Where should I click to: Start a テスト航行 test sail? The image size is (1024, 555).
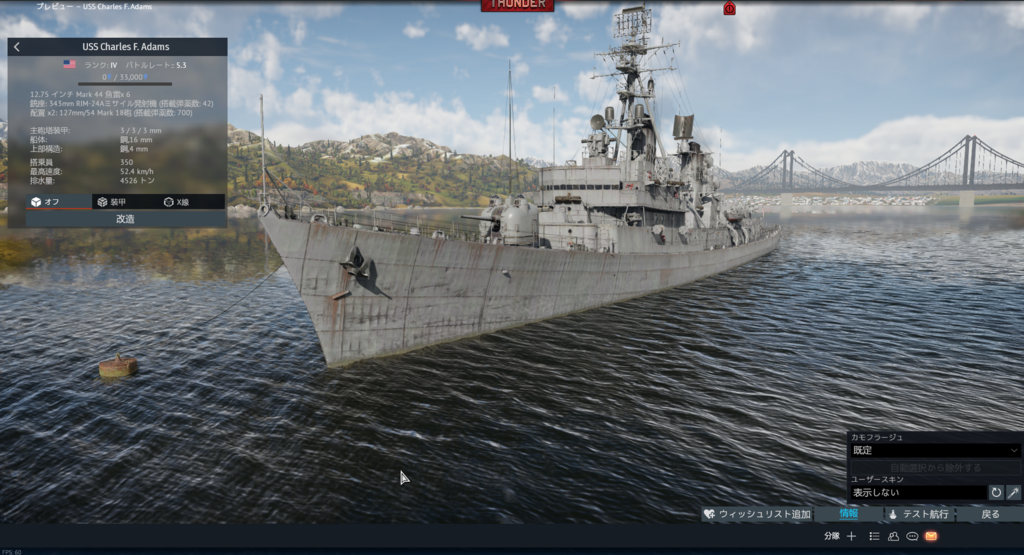click(918, 514)
